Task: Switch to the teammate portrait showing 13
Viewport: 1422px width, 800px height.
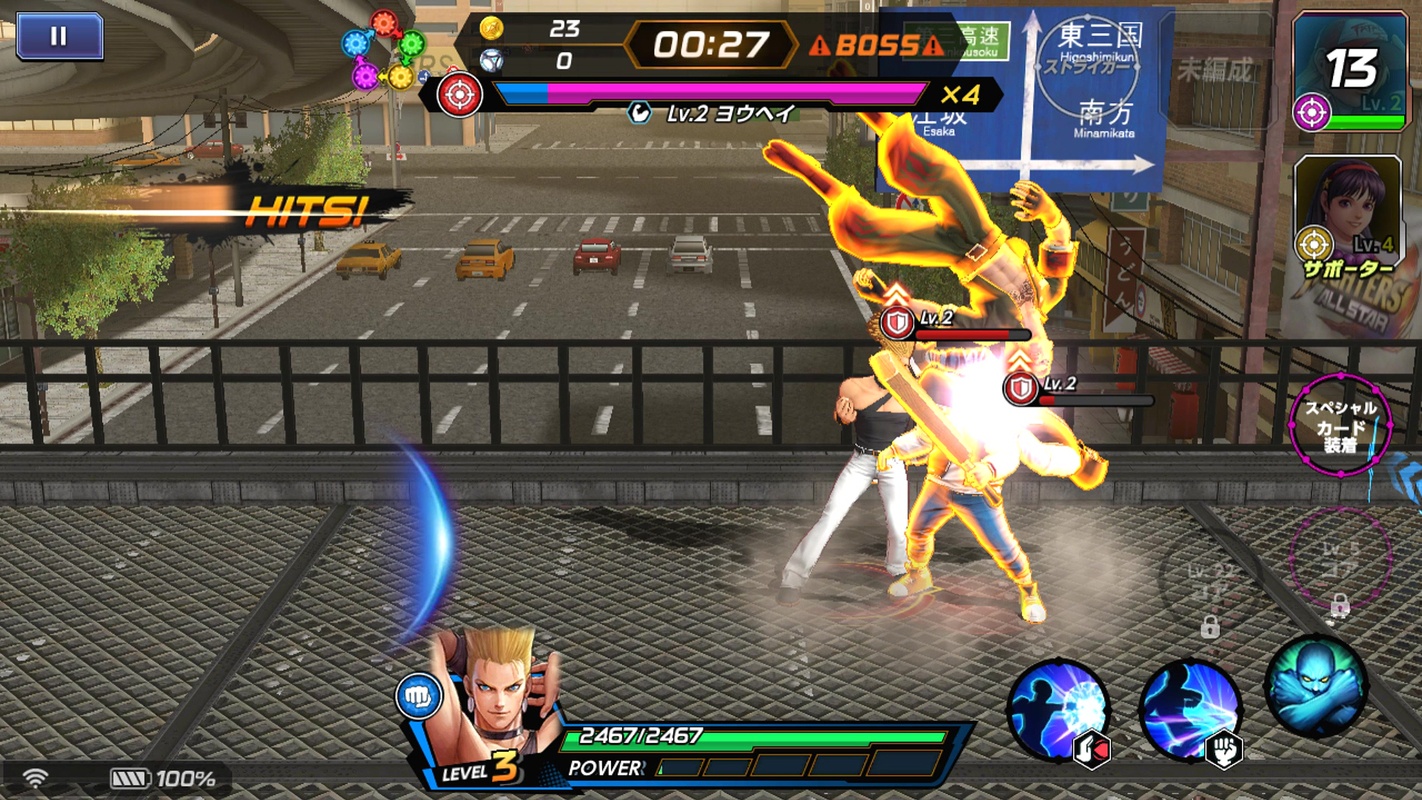Action: pyautogui.click(x=1348, y=70)
